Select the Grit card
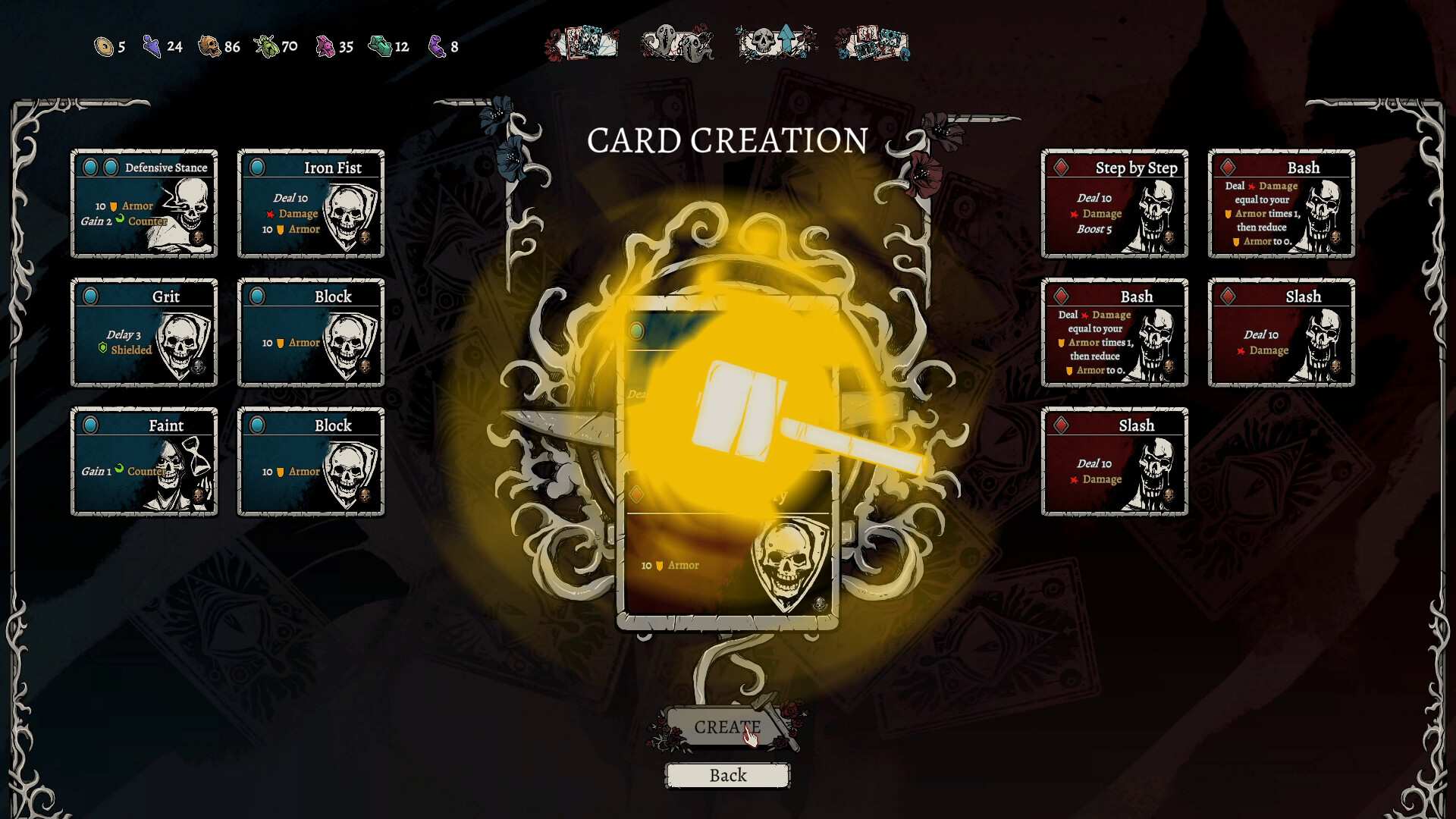The image size is (1456, 819). pyautogui.click(x=144, y=332)
